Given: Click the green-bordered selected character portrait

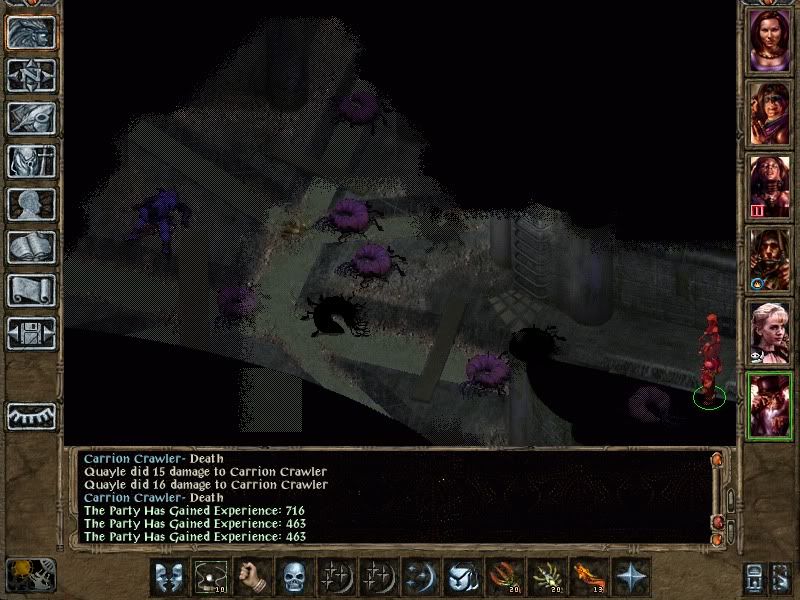Looking at the screenshot, I should (770, 405).
